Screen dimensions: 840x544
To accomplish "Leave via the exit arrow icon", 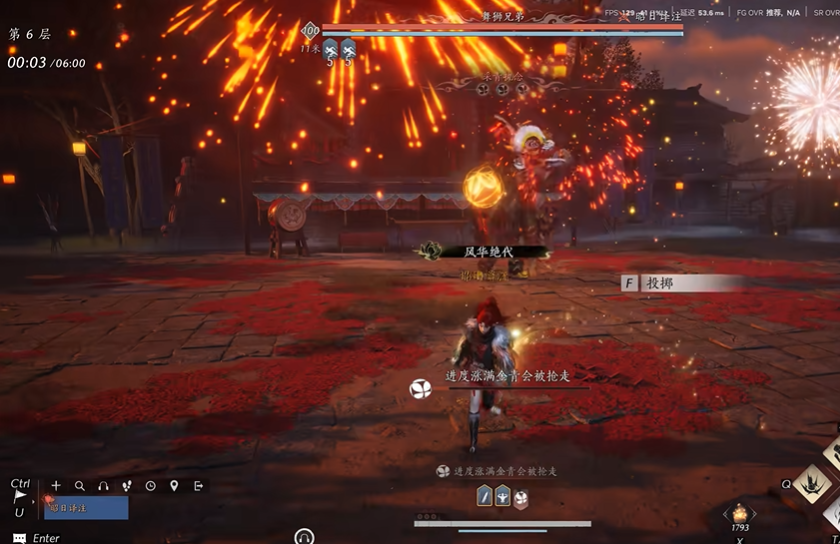I will point(198,486).
